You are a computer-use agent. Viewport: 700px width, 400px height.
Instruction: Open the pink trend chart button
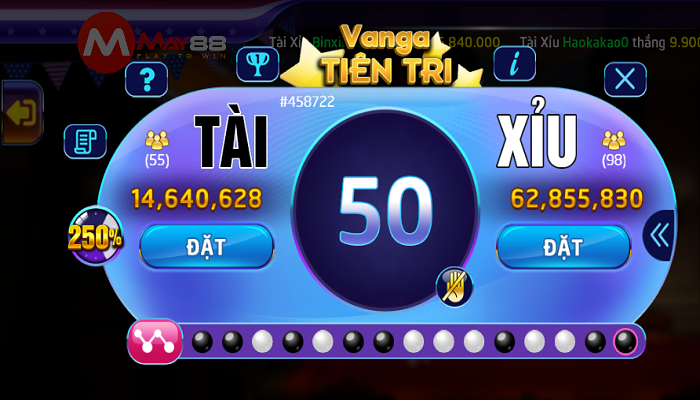[155, 342]
